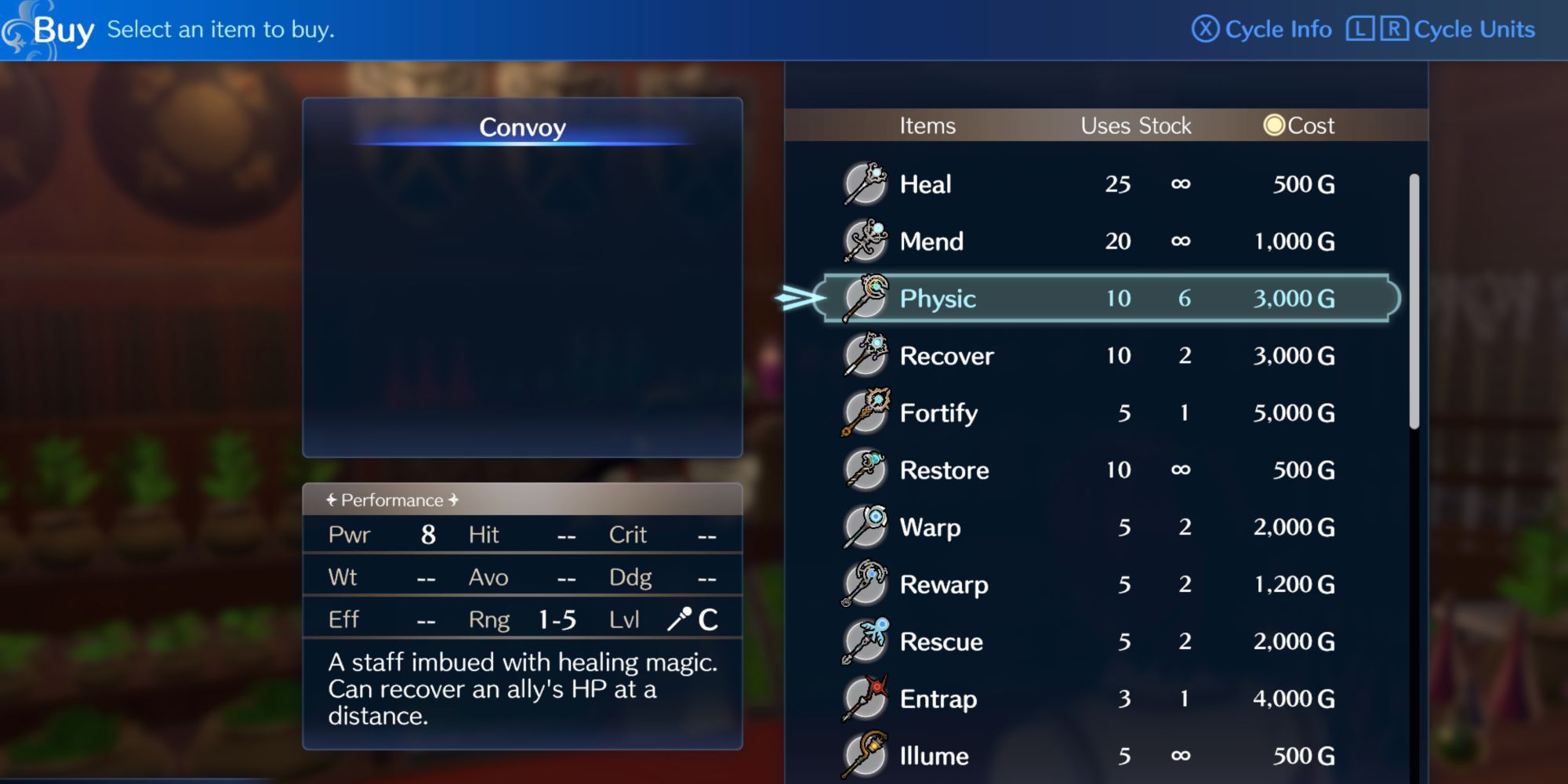Click the Illume staff icon
The width and height of the screenshot is (1568, 784).
pos(863,755)
